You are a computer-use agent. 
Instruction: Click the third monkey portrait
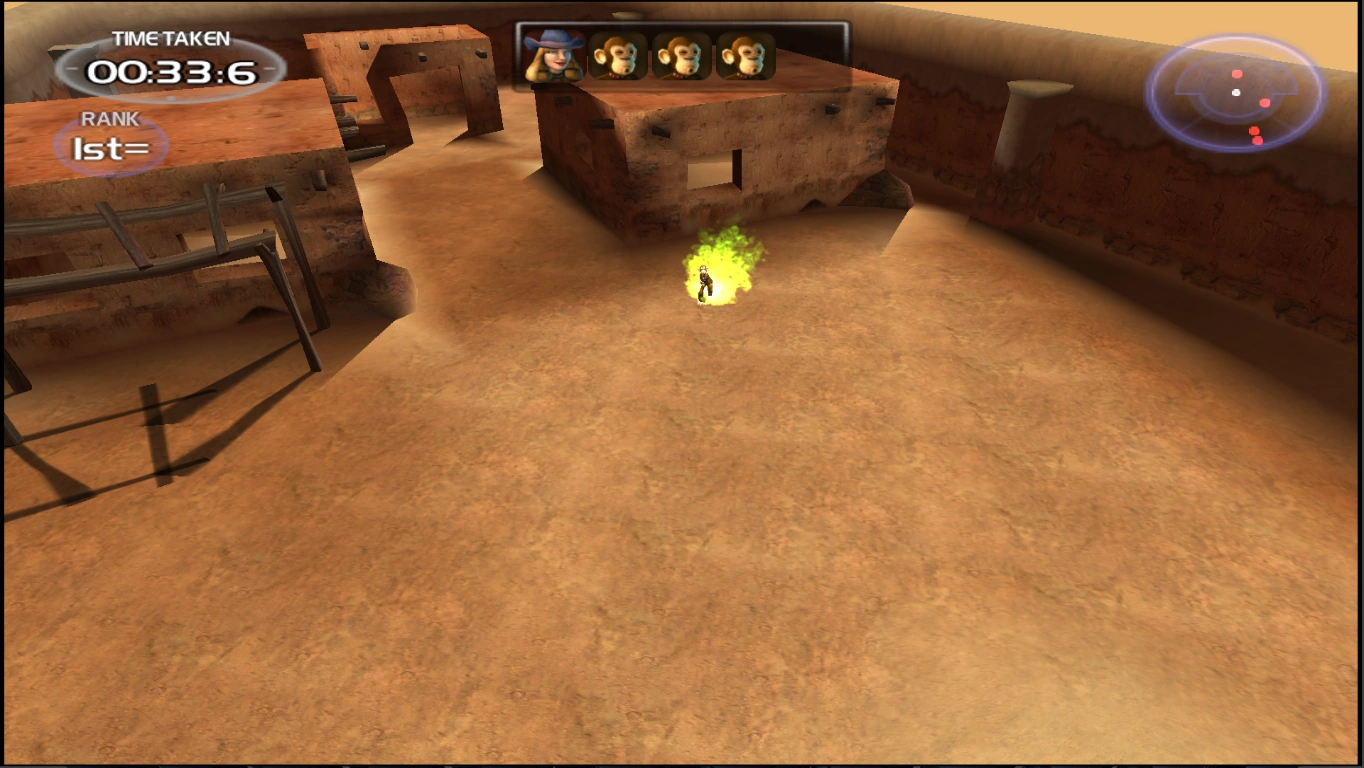coord(748,56)
